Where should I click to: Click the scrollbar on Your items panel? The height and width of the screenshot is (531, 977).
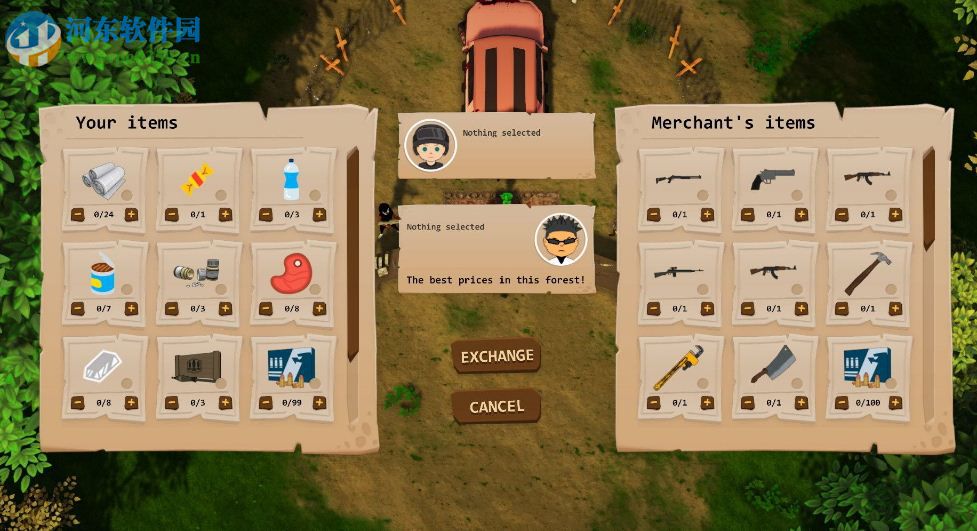tap(352, 250)
